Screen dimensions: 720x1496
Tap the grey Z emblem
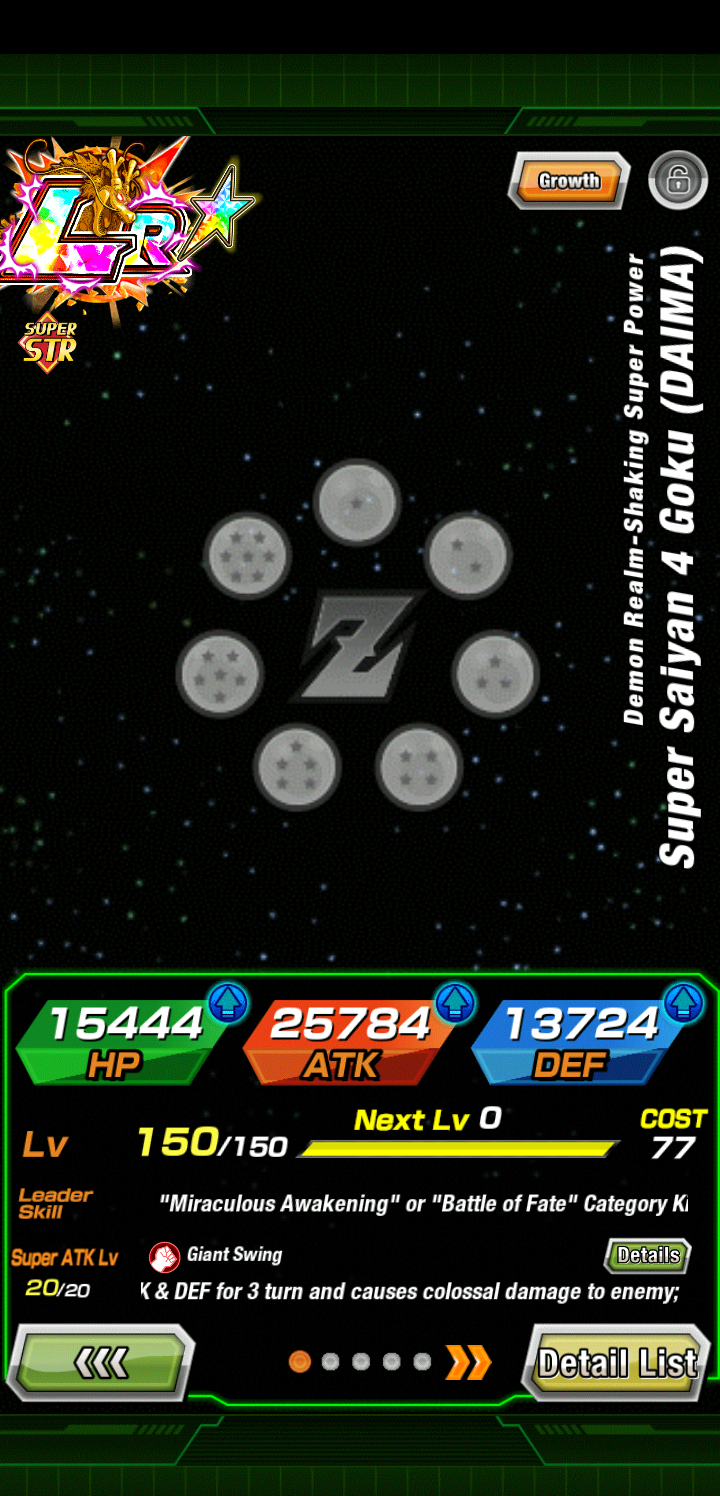[x=357, y=645]
